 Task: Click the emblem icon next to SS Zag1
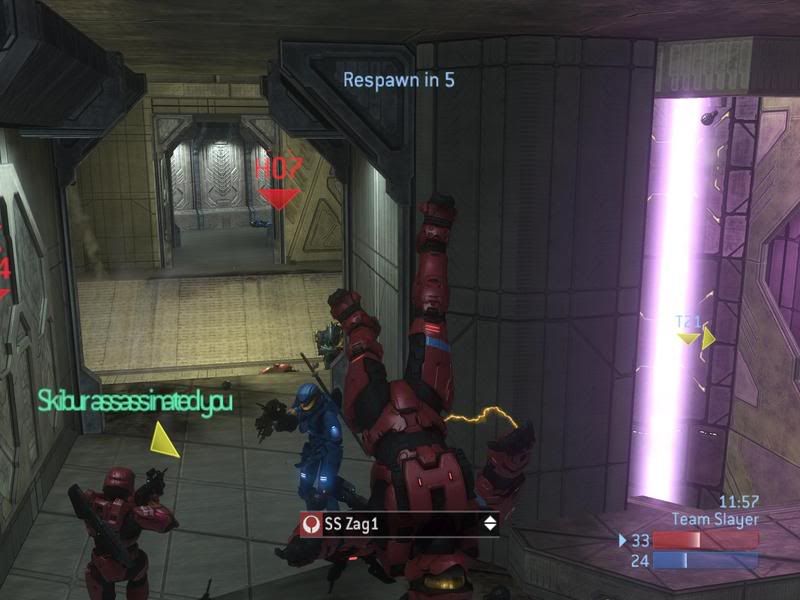point(312,524)
